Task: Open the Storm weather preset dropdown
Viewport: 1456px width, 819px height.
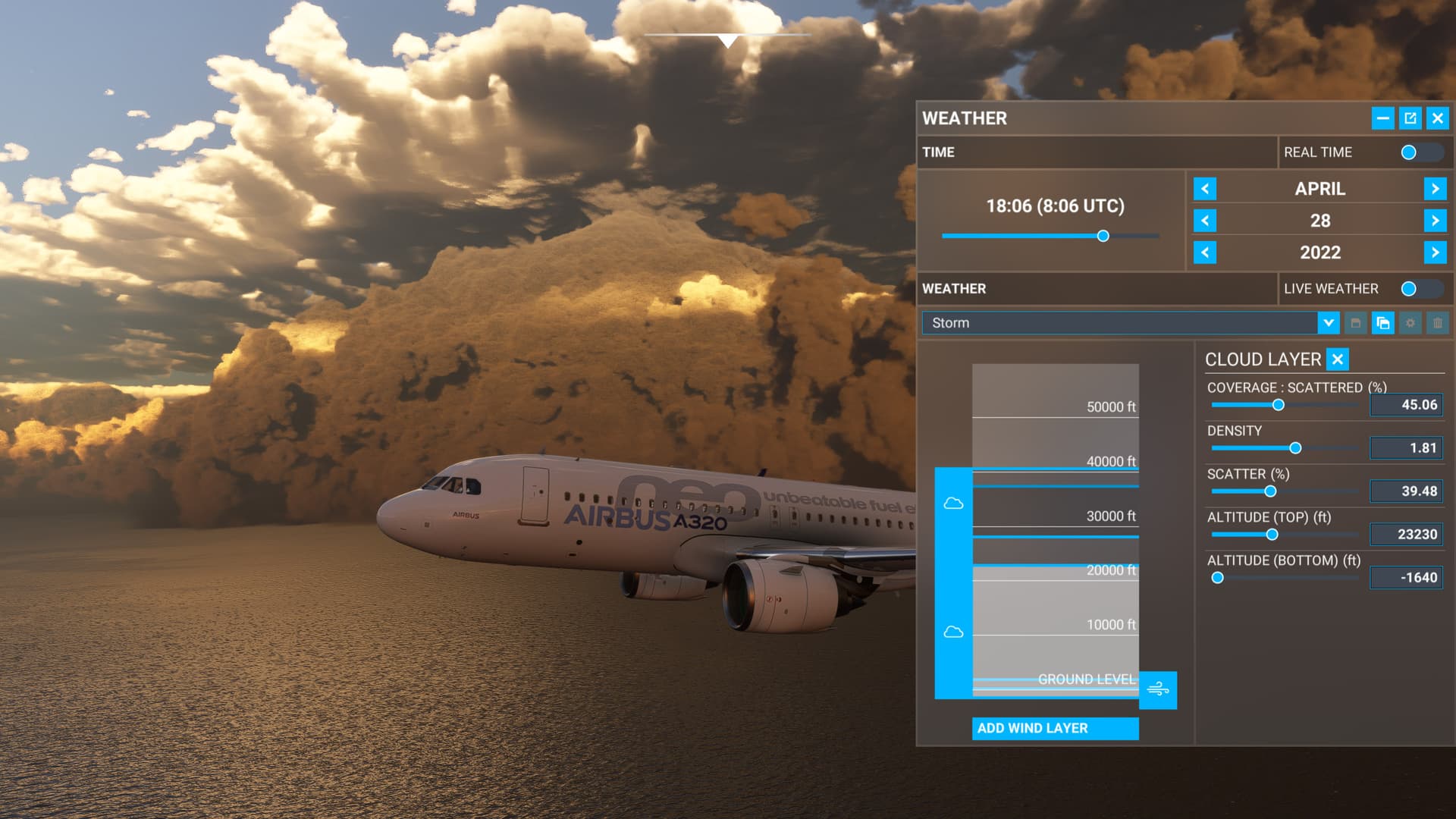Action: point(1329,322)
